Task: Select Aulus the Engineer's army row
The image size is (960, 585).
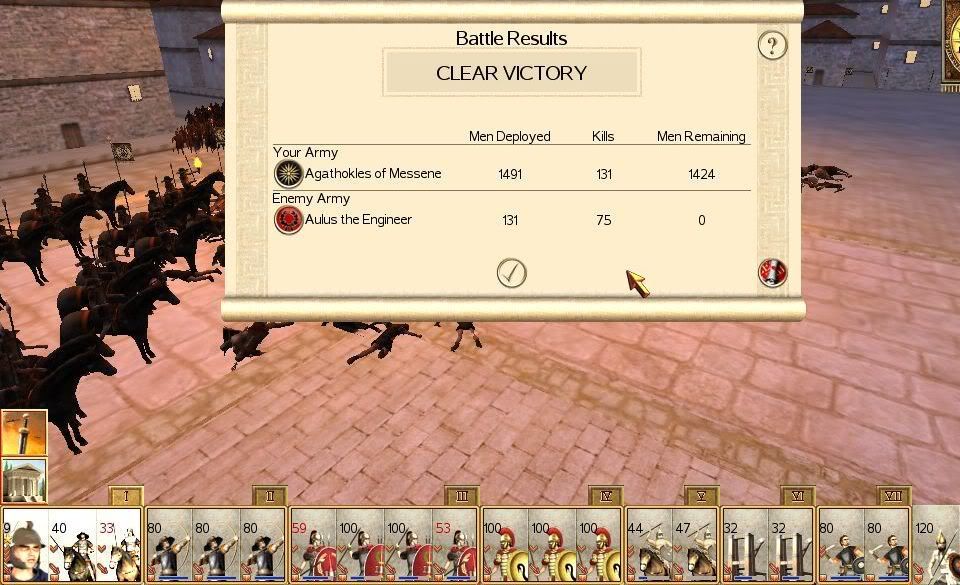Action: pos(357,220)
